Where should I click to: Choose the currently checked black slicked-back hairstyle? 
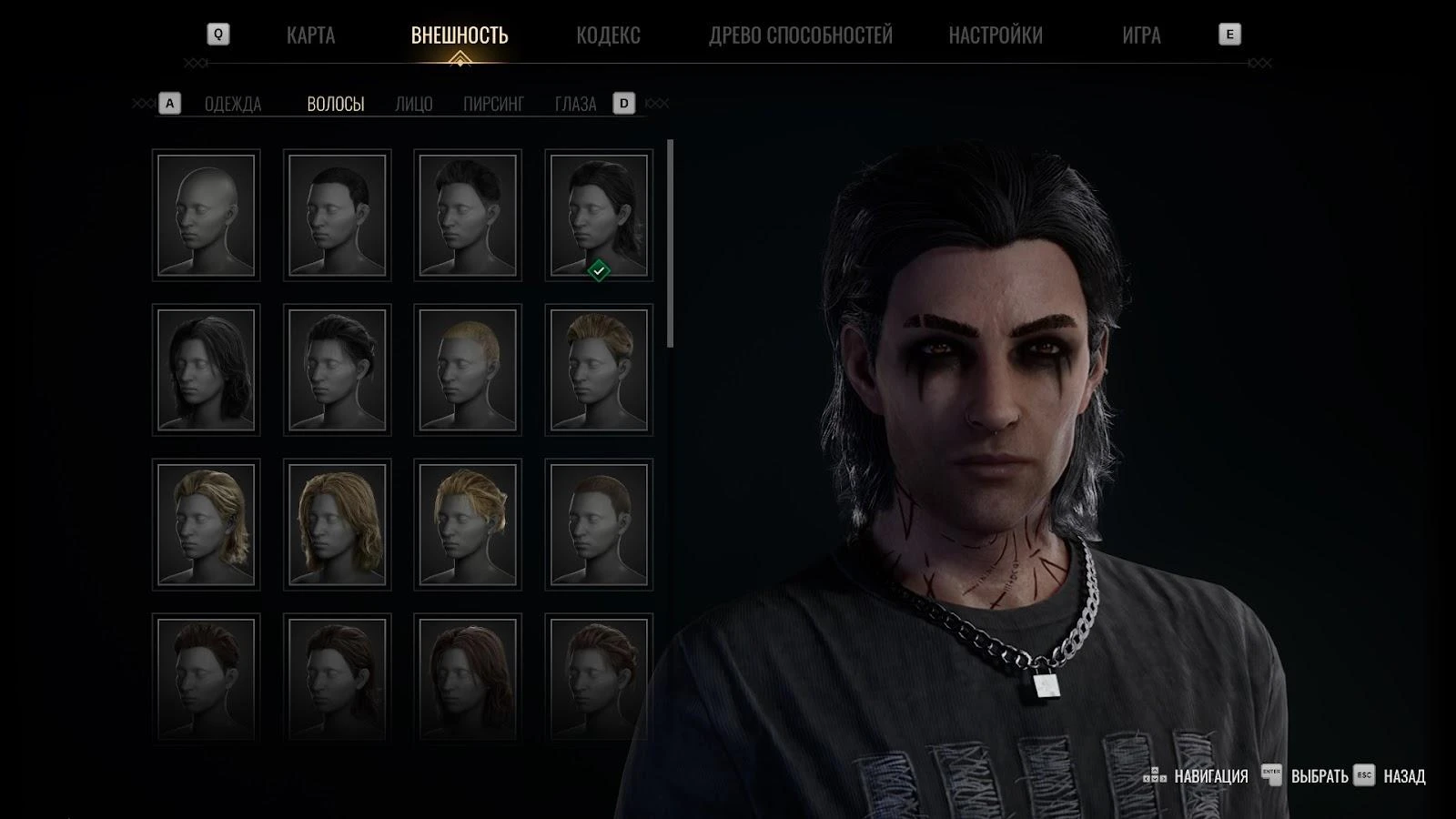pos(599,215)
